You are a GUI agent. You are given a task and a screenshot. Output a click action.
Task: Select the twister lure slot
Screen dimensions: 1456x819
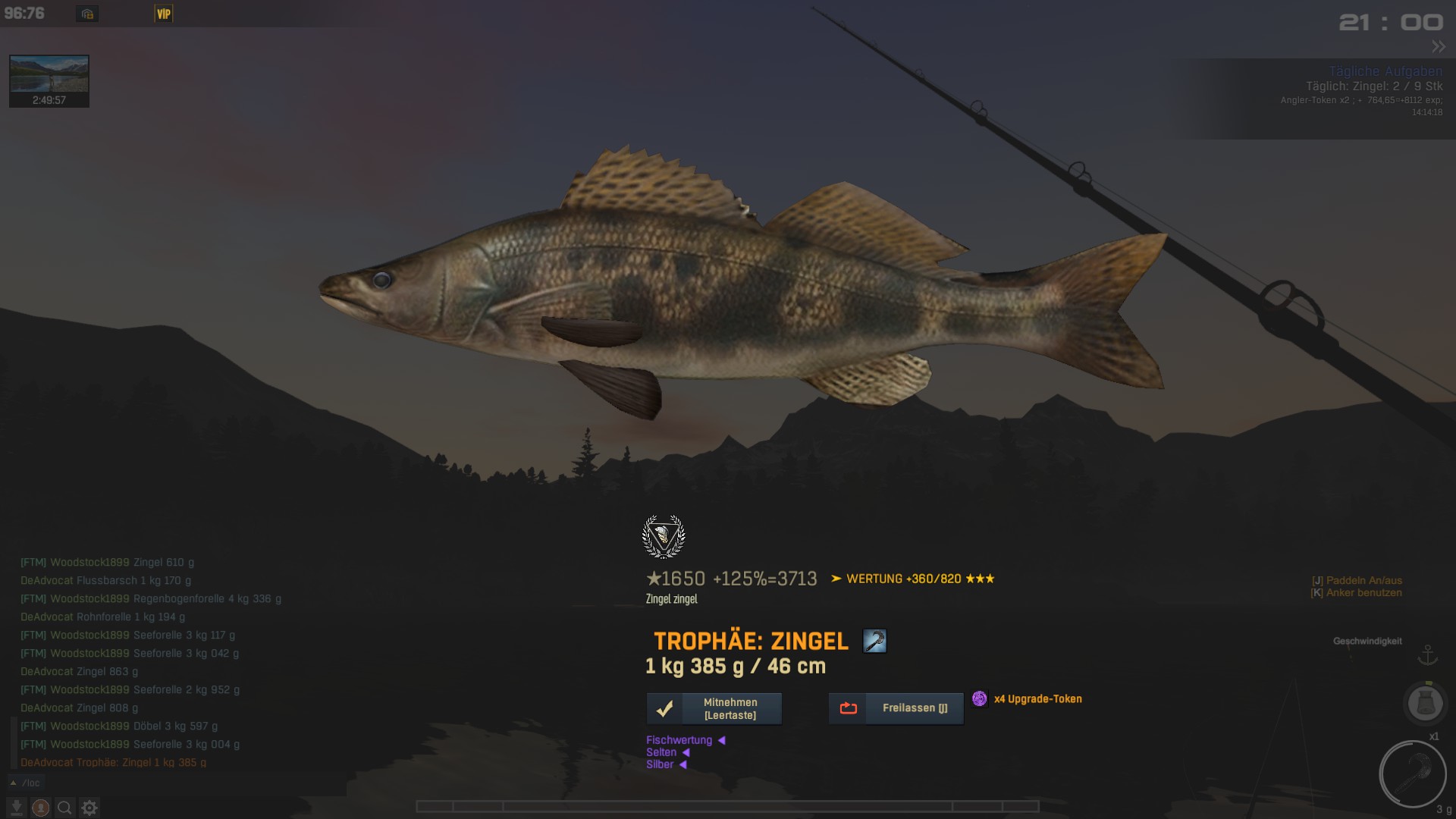click(x=1412, y=774)
